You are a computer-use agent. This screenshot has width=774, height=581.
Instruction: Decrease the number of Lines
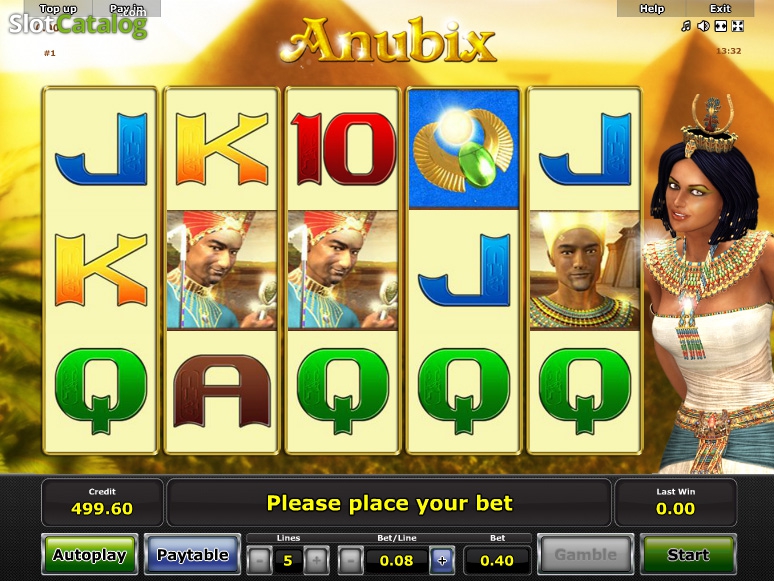click(x=259, y=560)
